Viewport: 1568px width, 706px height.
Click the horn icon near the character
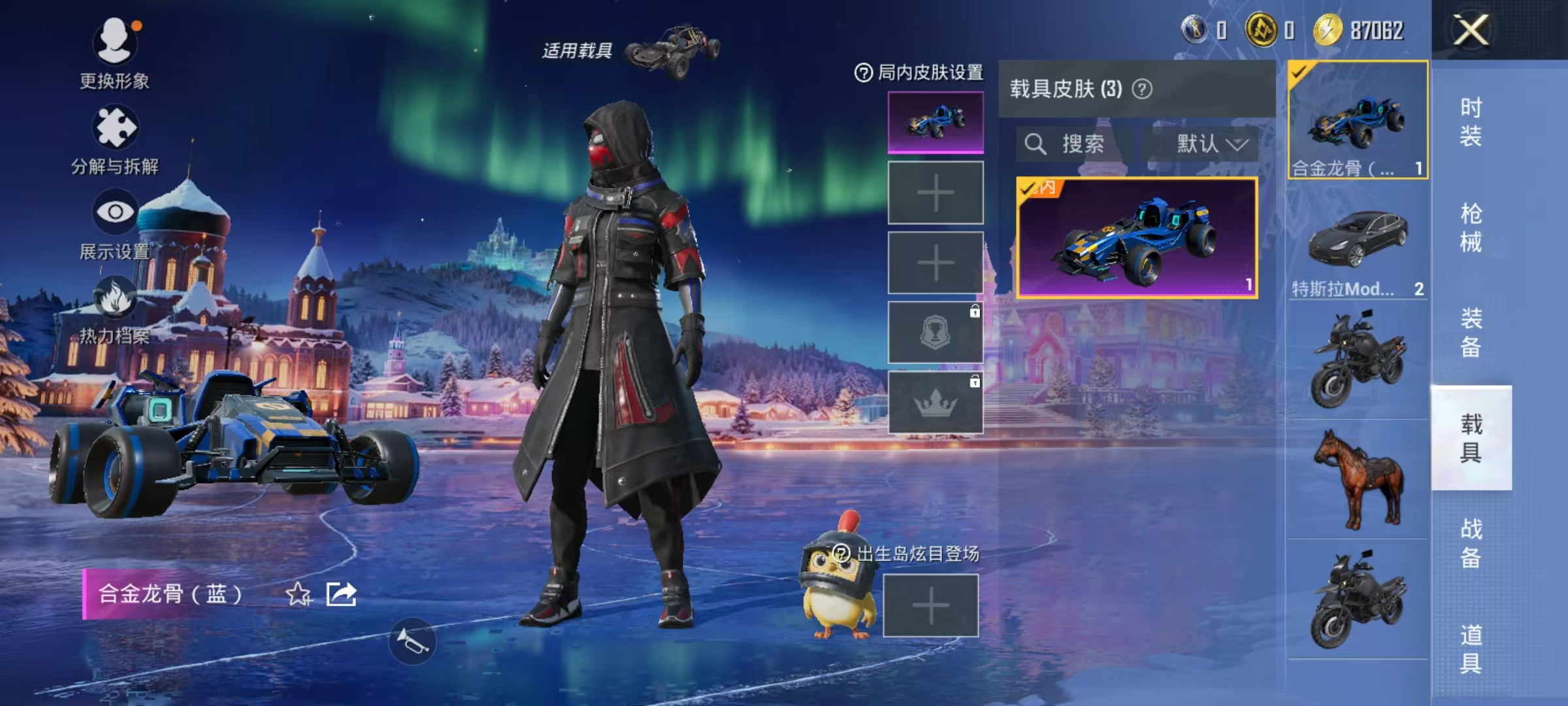click(x=412, y=641)
